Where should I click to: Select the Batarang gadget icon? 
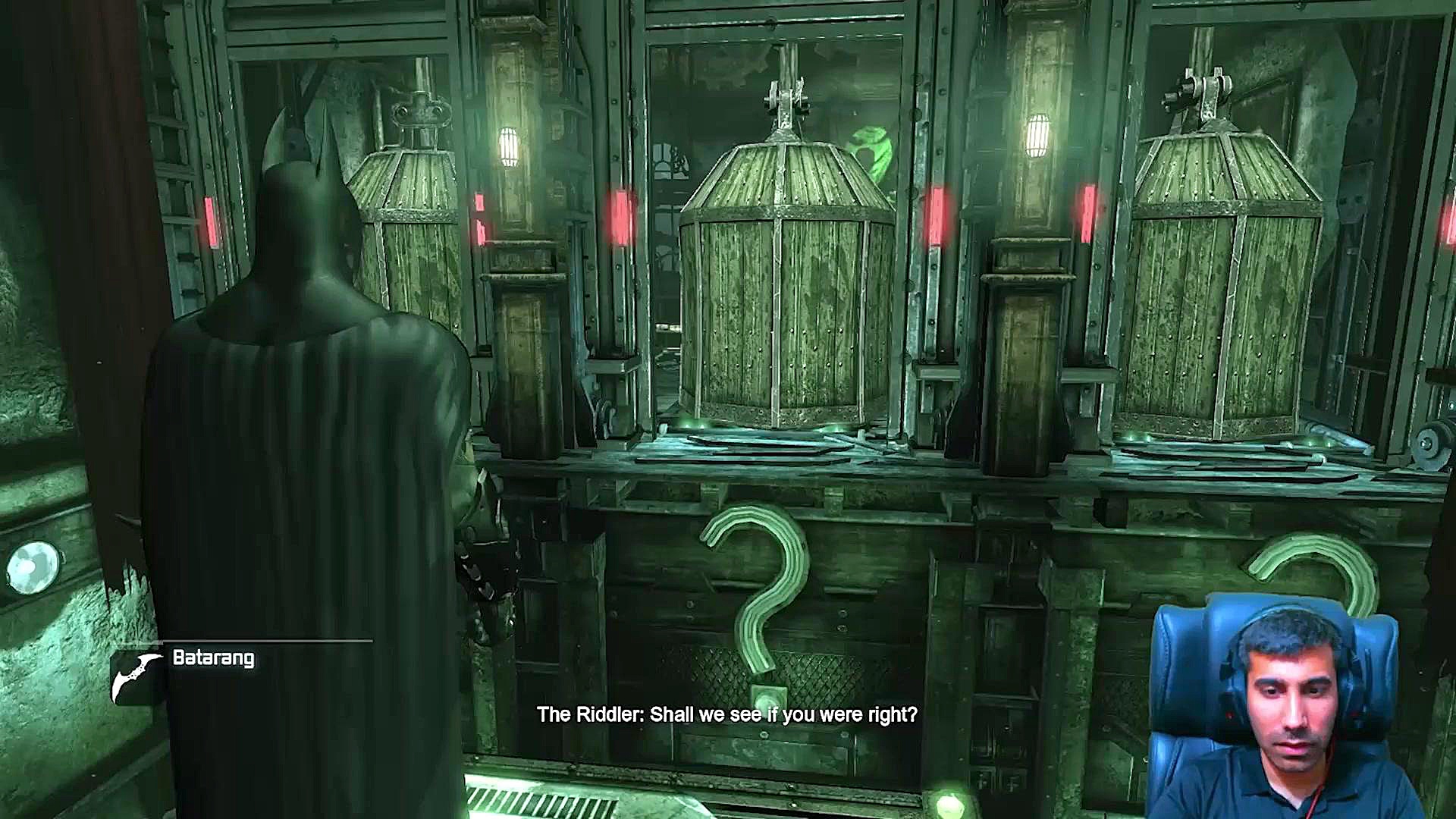136,675
